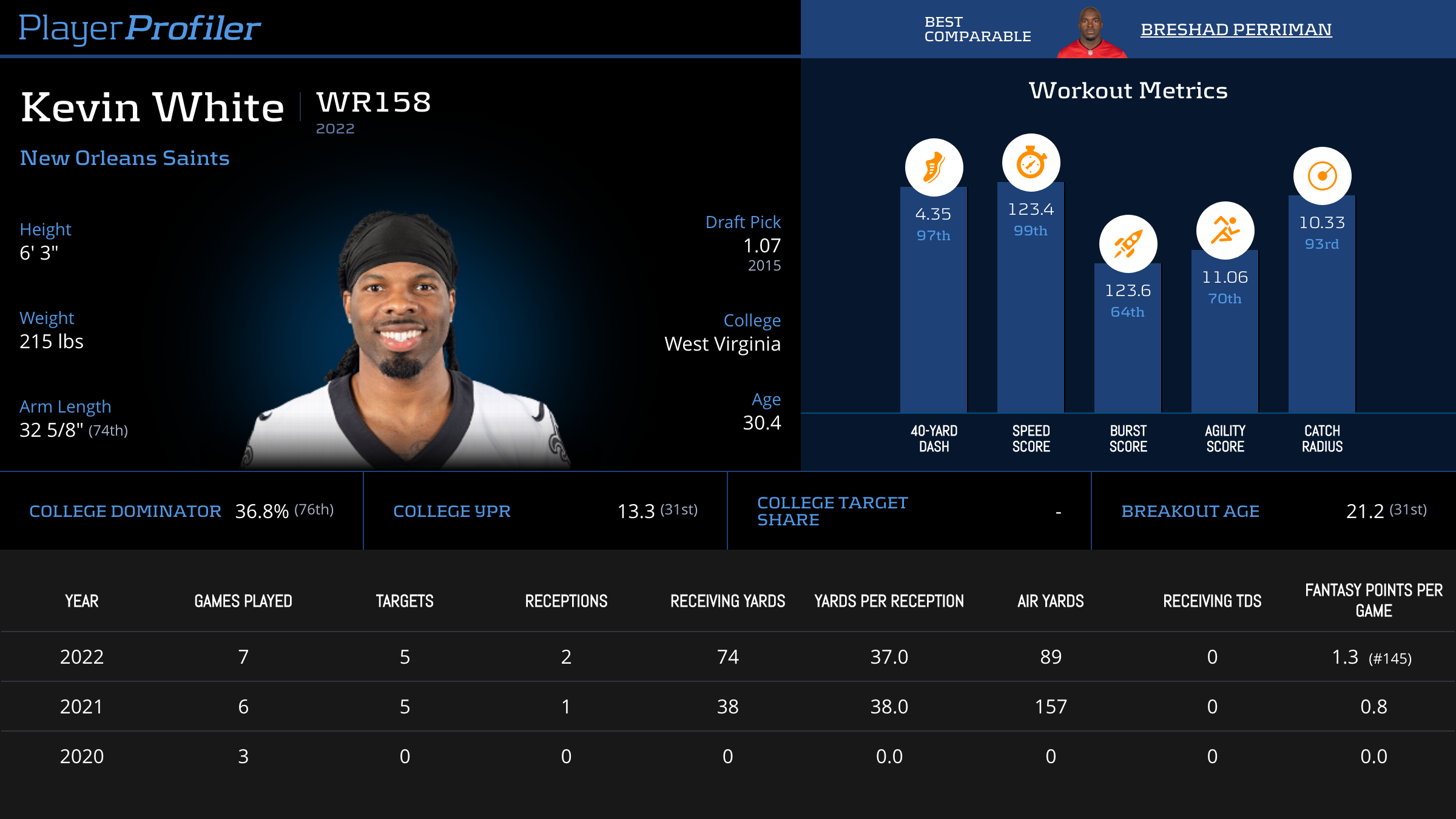The width and height of the screenshot is (1456, 819).
Task: Open the Breshad Perriman comparable player link
Action: pos(1236,29)
